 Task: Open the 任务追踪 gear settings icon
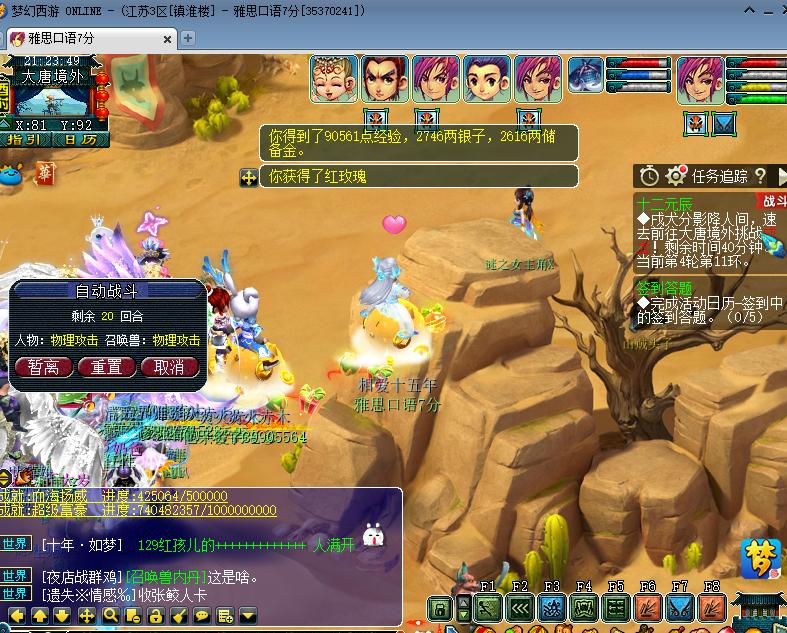(x=676, y=176)
